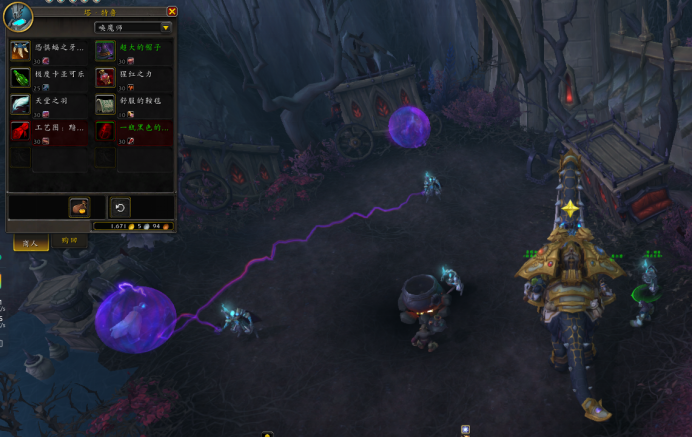The image size is (693, 437).
Task: Select the 舒服的鞍毯 saddle blanket item
Action: pos(105,104)
